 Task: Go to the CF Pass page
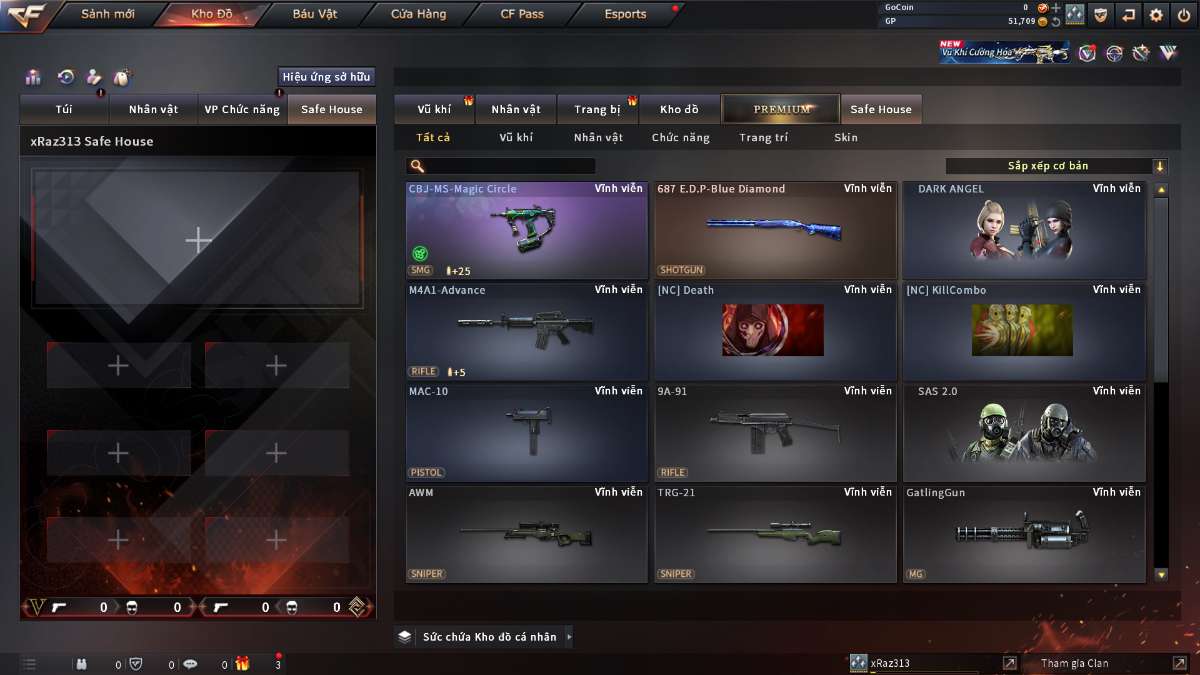pyautogui.click(x=522, y=15)
